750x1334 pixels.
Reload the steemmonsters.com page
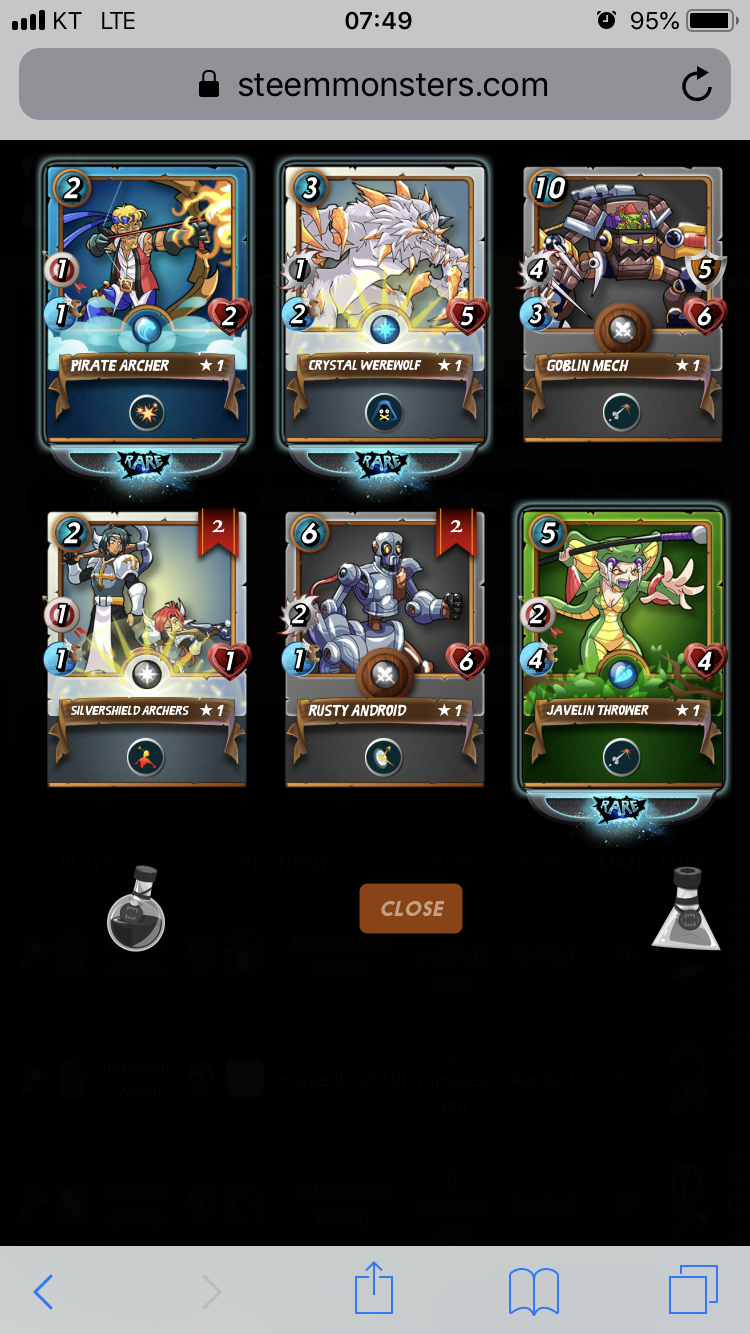tap(696, 85)
